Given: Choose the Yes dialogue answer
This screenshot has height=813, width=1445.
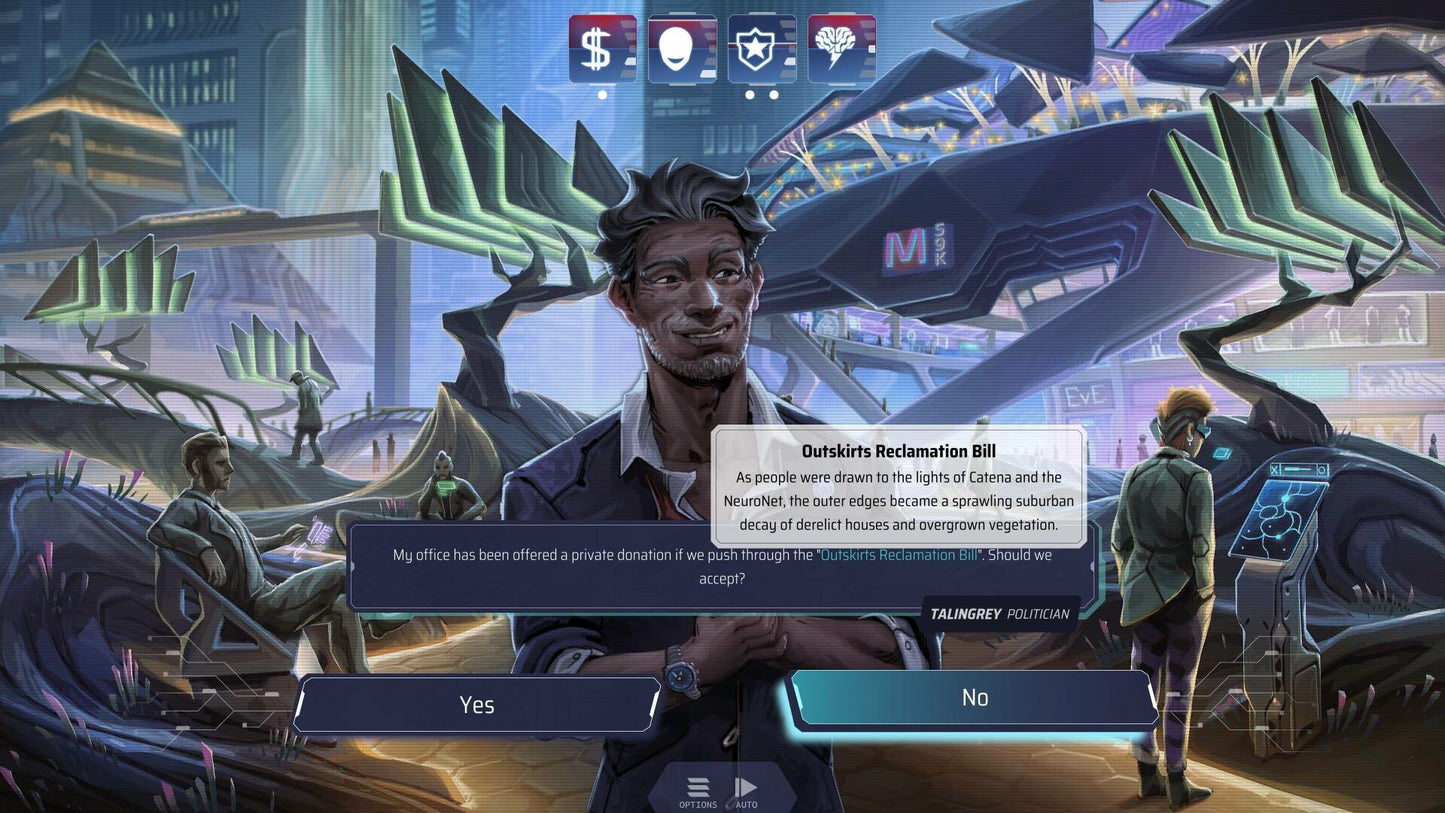Looking at the screenshot, I should (x=477, y=704).
